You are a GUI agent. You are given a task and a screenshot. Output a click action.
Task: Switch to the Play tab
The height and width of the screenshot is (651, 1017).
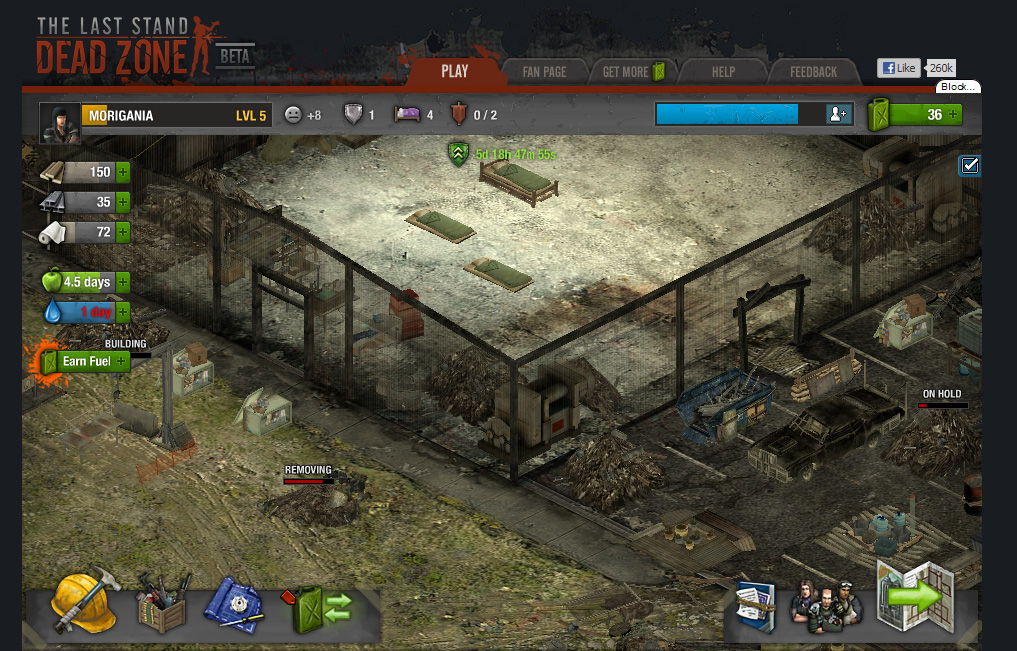pos(454,71)
